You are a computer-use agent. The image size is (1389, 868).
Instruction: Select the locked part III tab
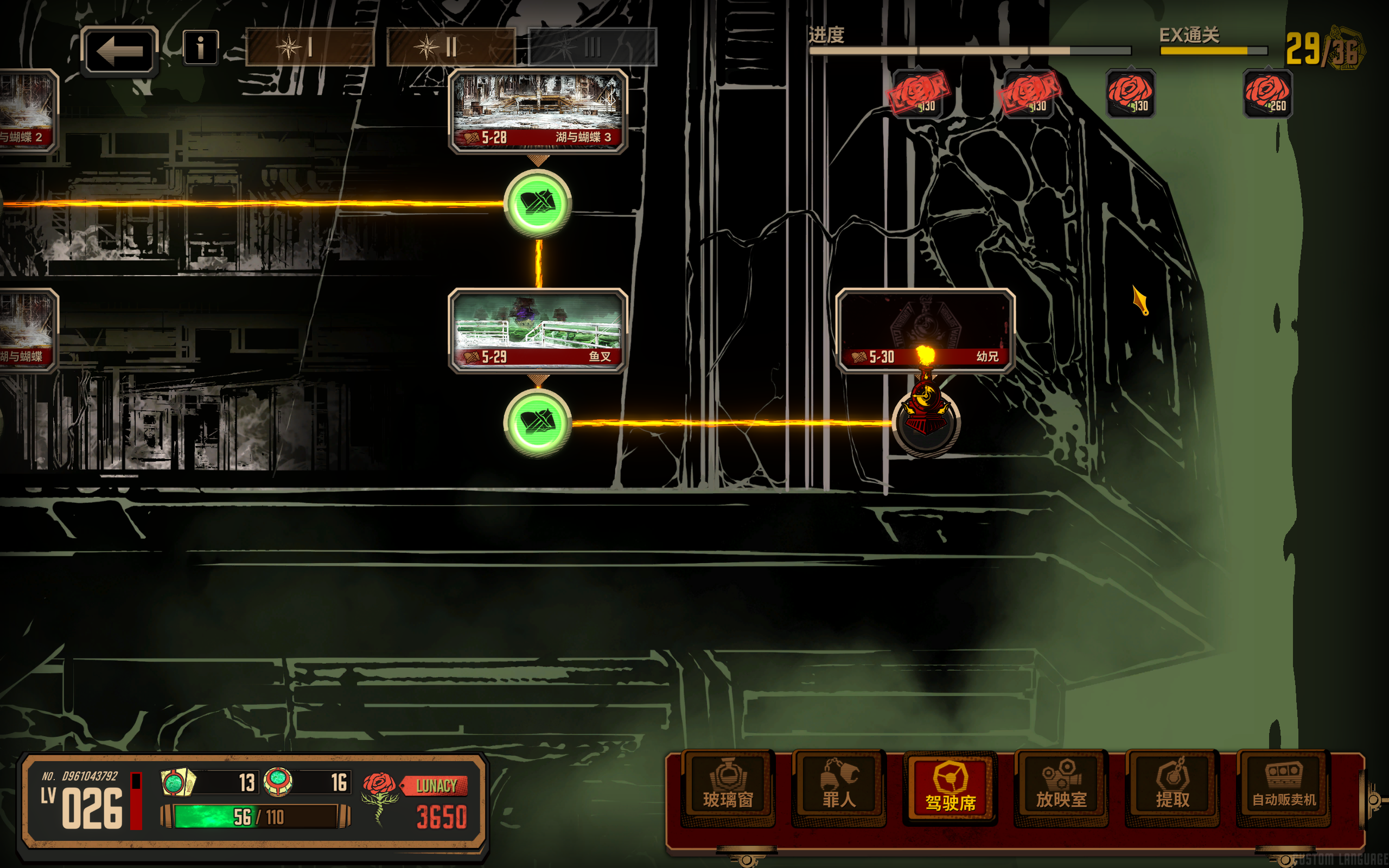coord(592,47)
